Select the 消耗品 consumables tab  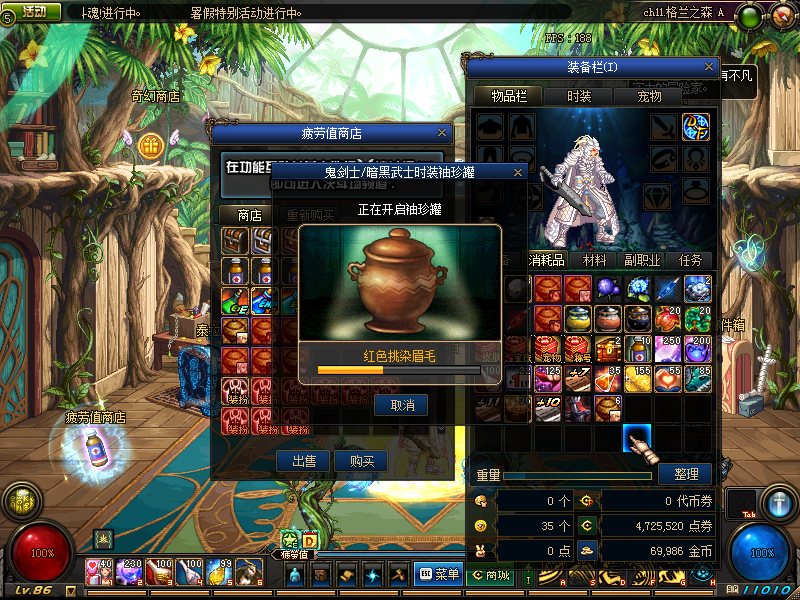coord(547,260)
